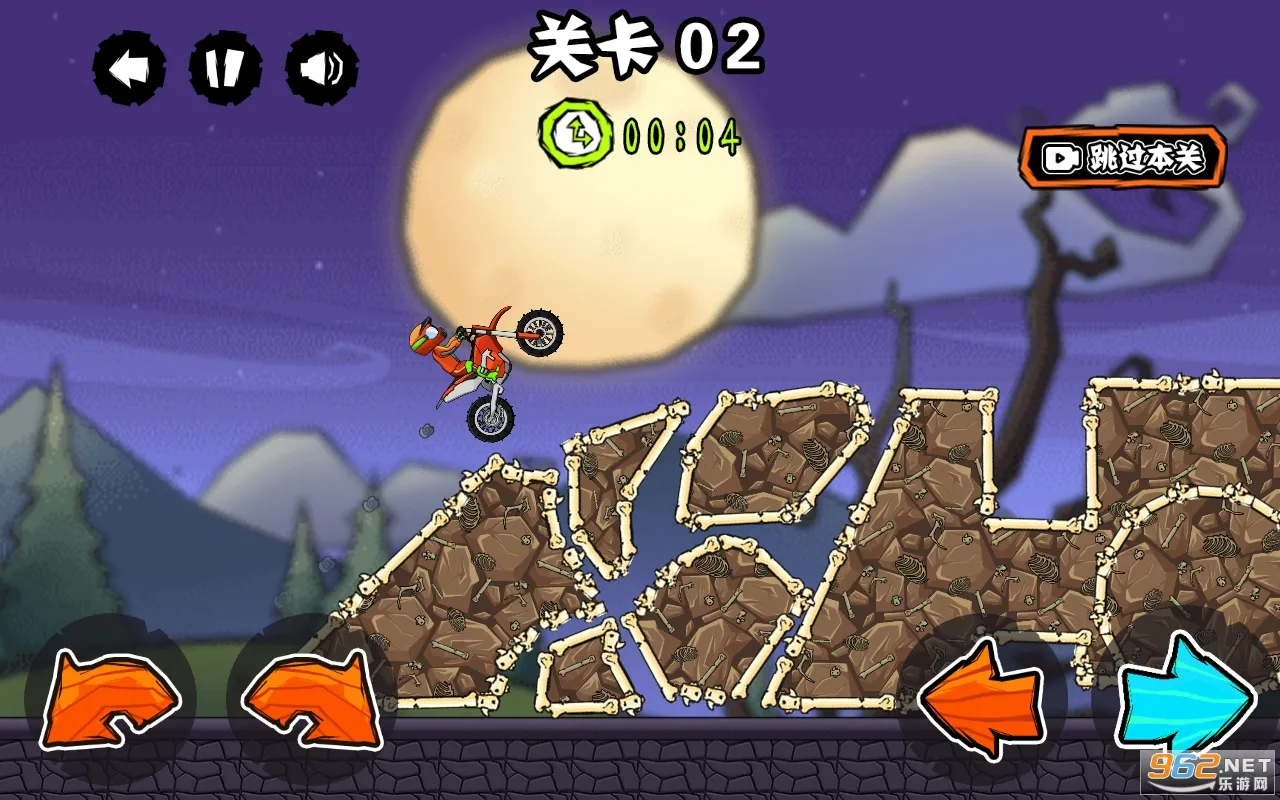Go back with the left arrow icon
This screenshot has width=1280, height=800.
click(129, 69)
